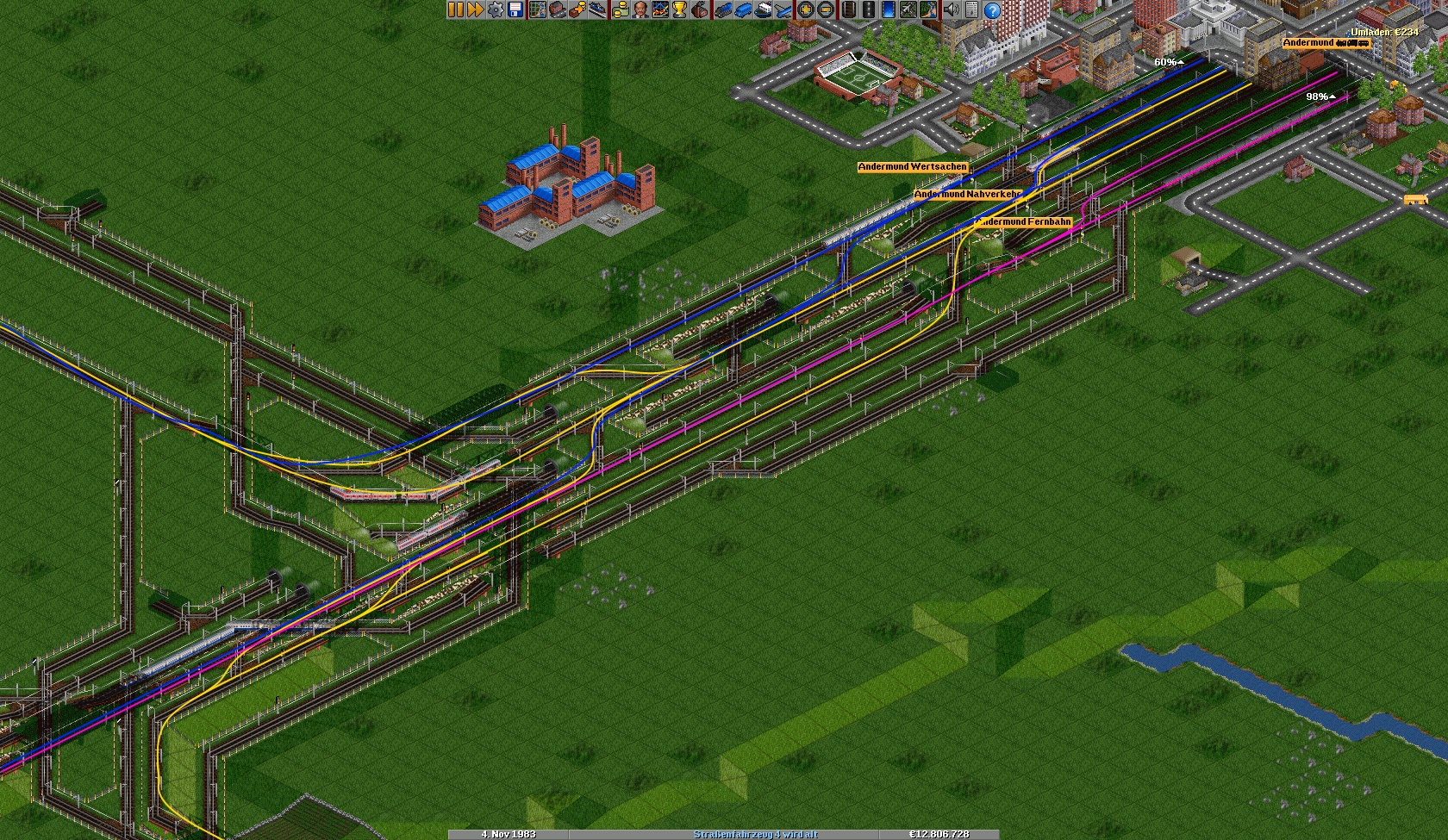The image size is (1448, 840).
Task: Show the world map menu
Action: coord(537,9)
